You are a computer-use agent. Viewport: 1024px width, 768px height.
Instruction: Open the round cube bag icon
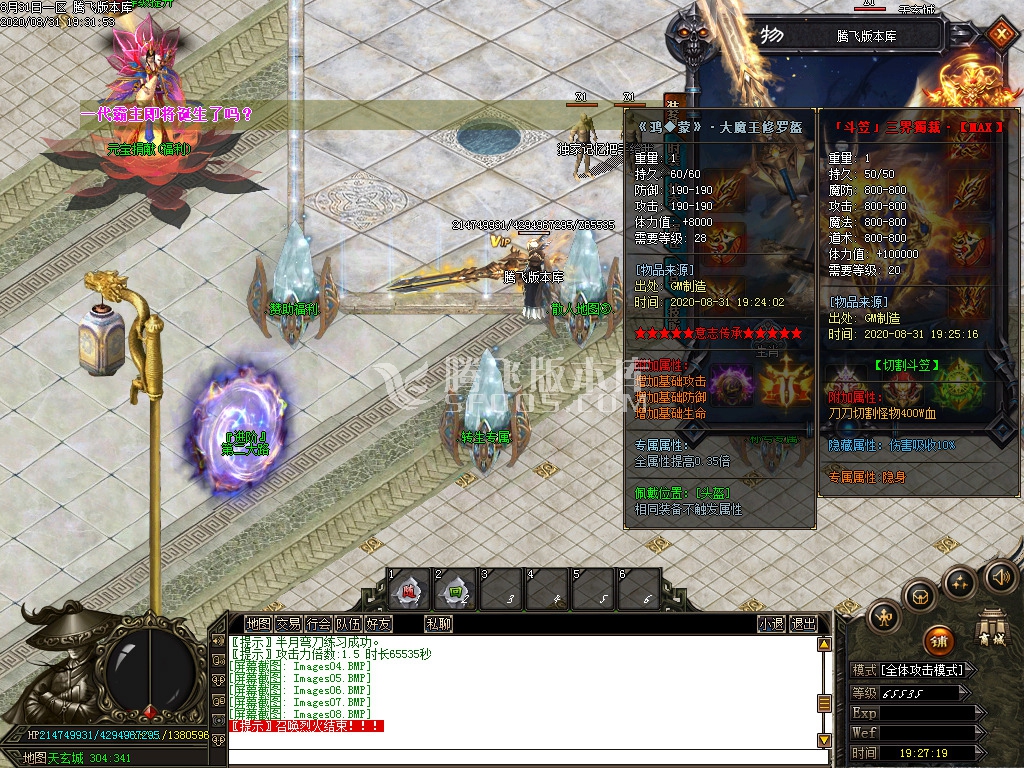920,597
